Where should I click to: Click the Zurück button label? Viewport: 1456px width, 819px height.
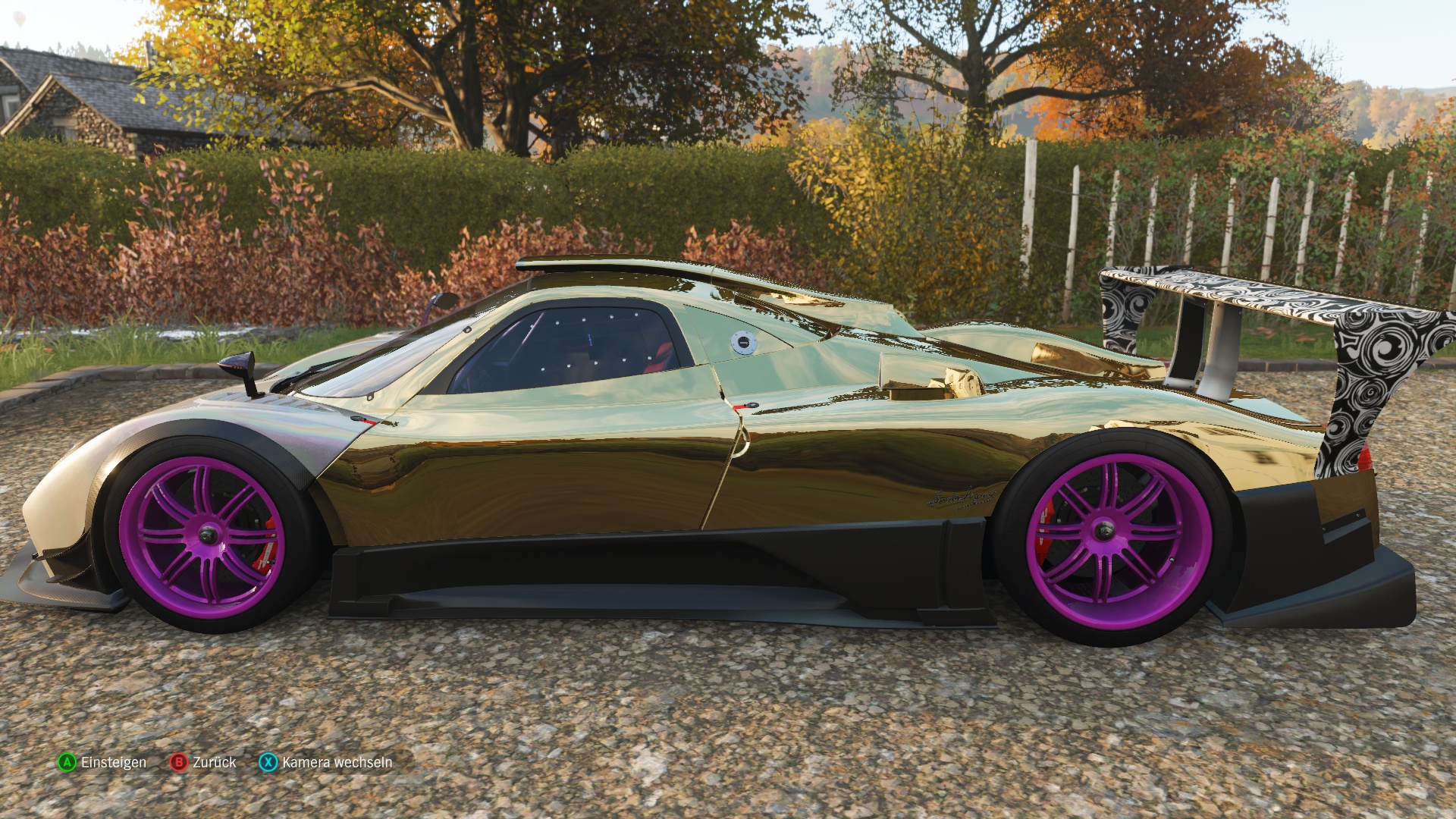coord(215,763)
